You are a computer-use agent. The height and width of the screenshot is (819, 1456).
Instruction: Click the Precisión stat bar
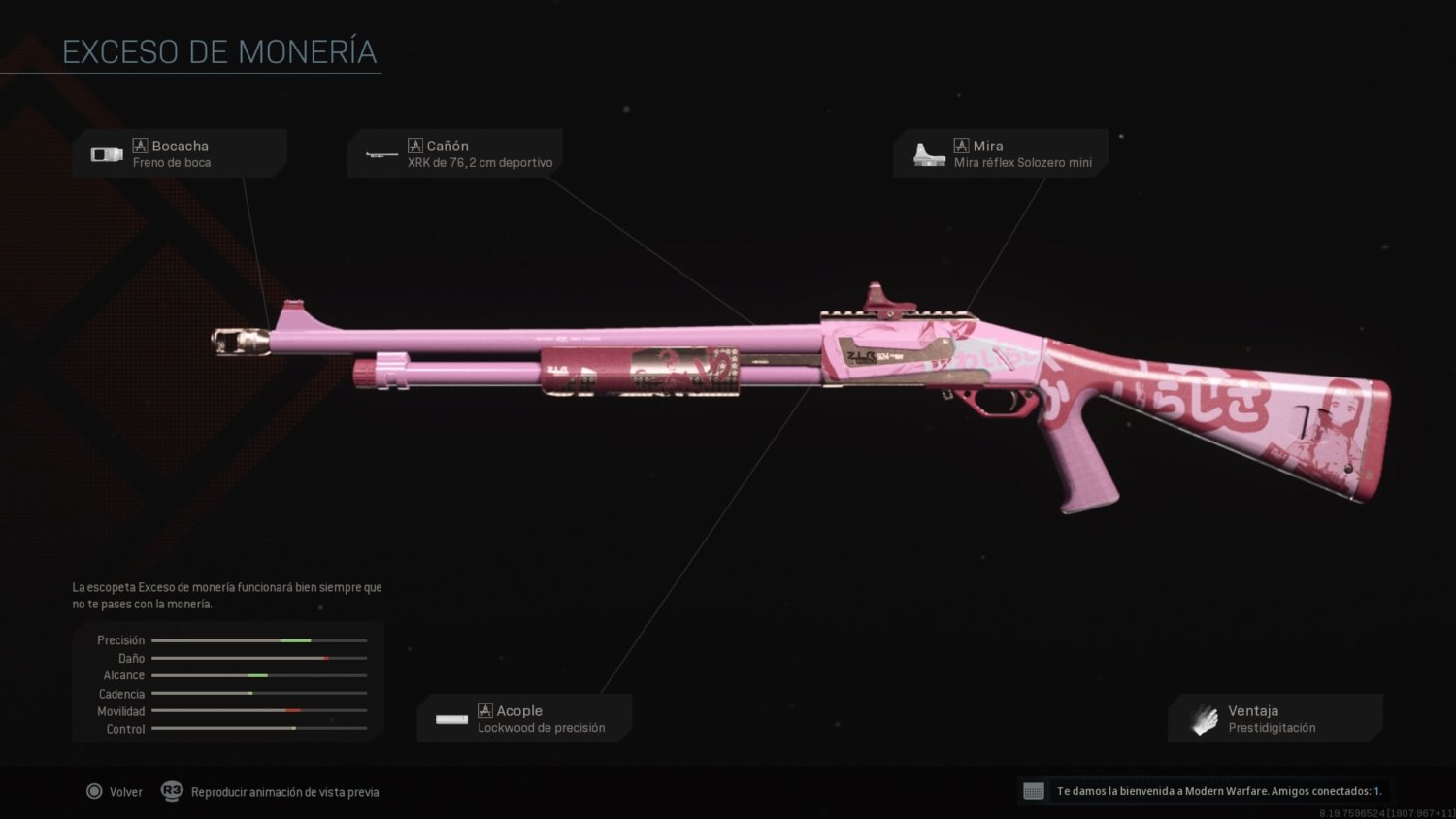click(x=259, y=640)
